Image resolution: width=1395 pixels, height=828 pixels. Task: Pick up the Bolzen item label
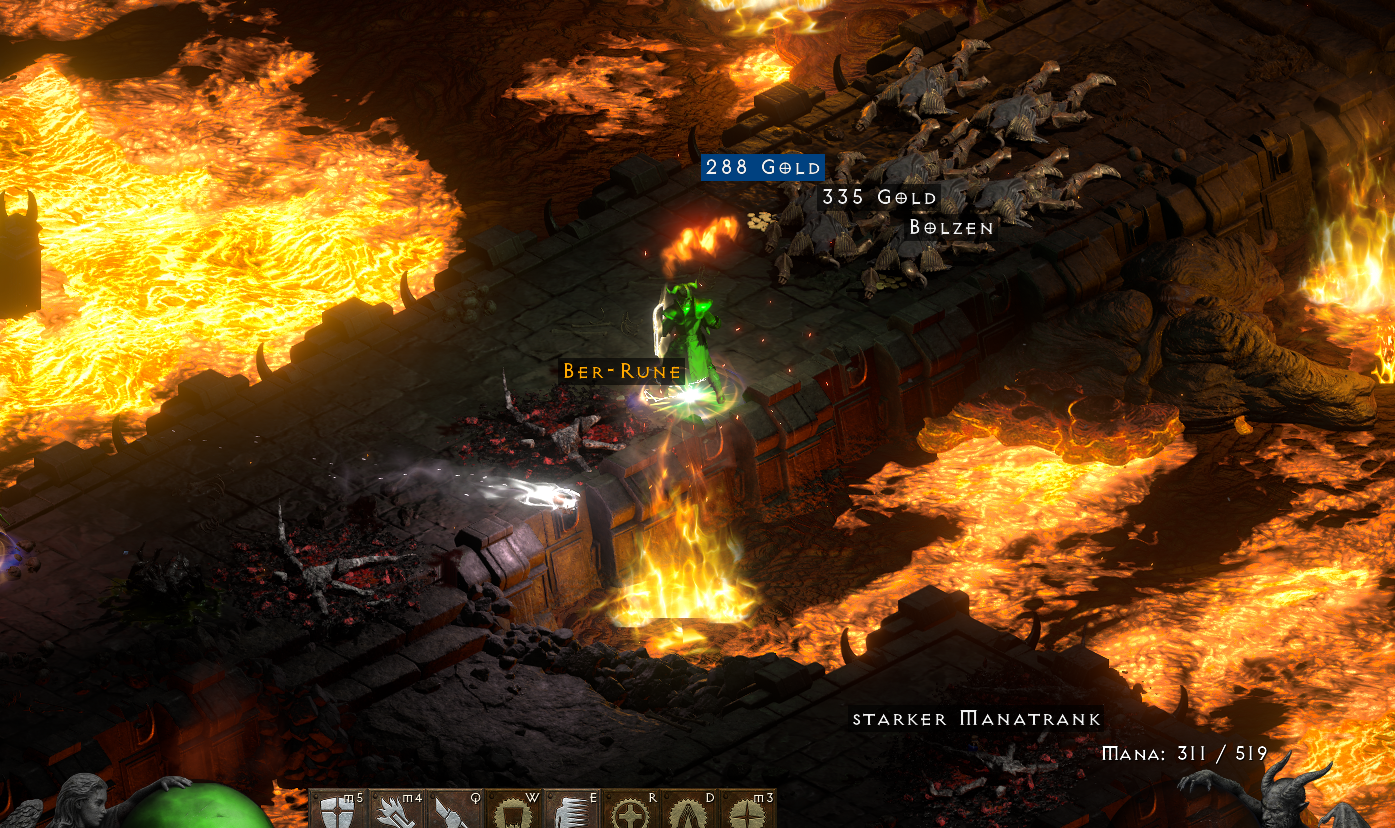coord(951,228)
